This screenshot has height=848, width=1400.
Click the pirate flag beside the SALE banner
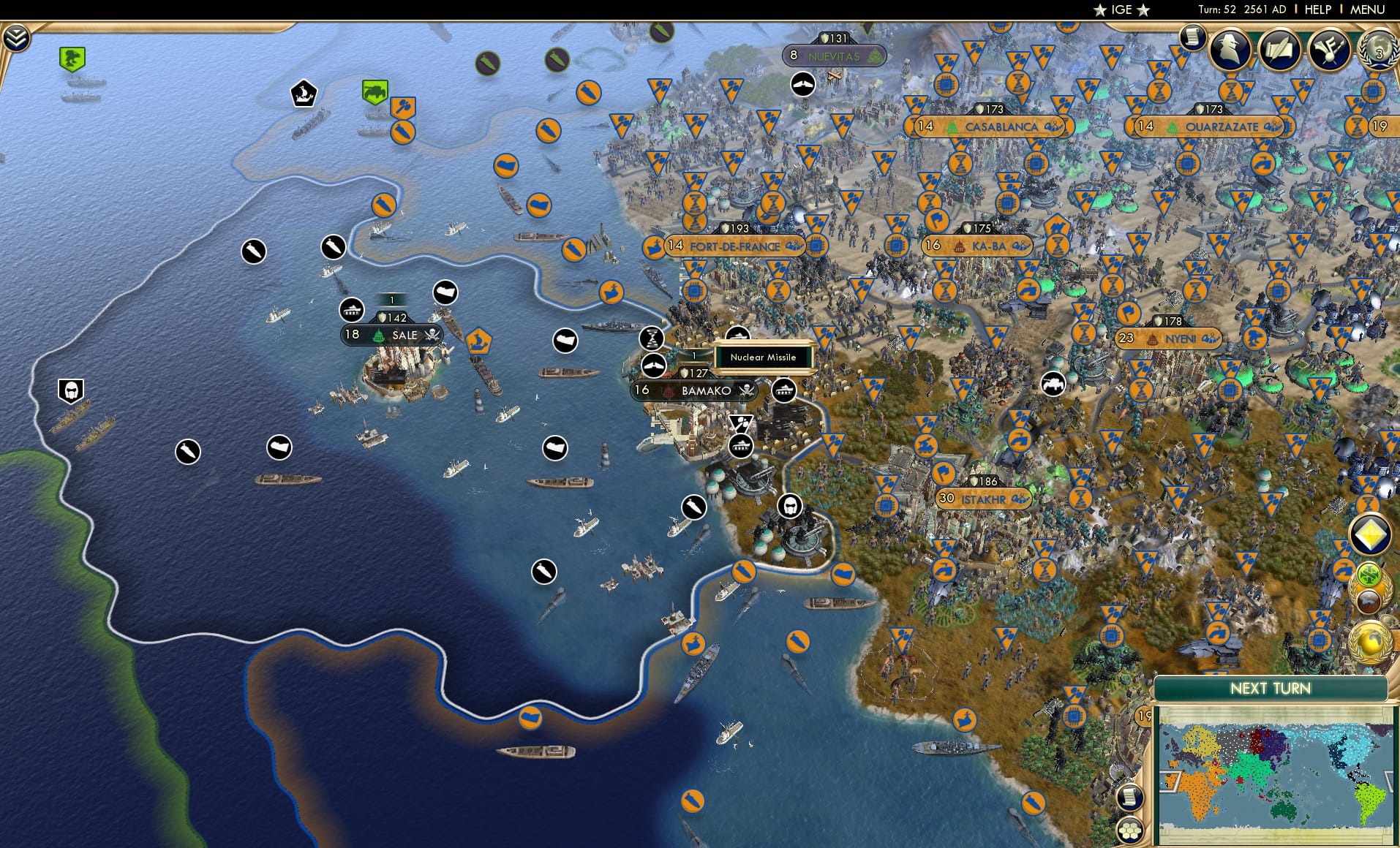[x=431, y=334]
